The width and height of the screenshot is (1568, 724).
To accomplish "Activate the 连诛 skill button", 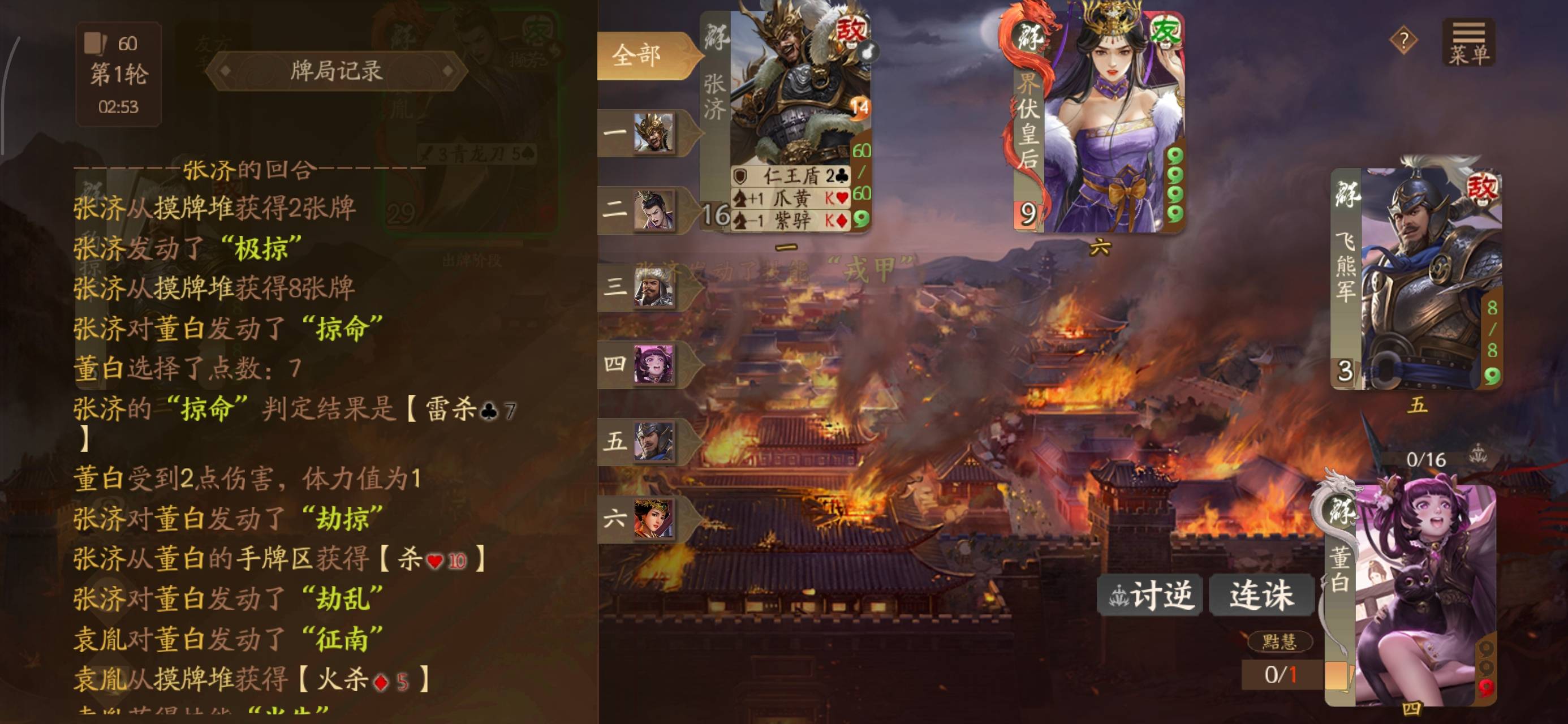I will 1261,595.
